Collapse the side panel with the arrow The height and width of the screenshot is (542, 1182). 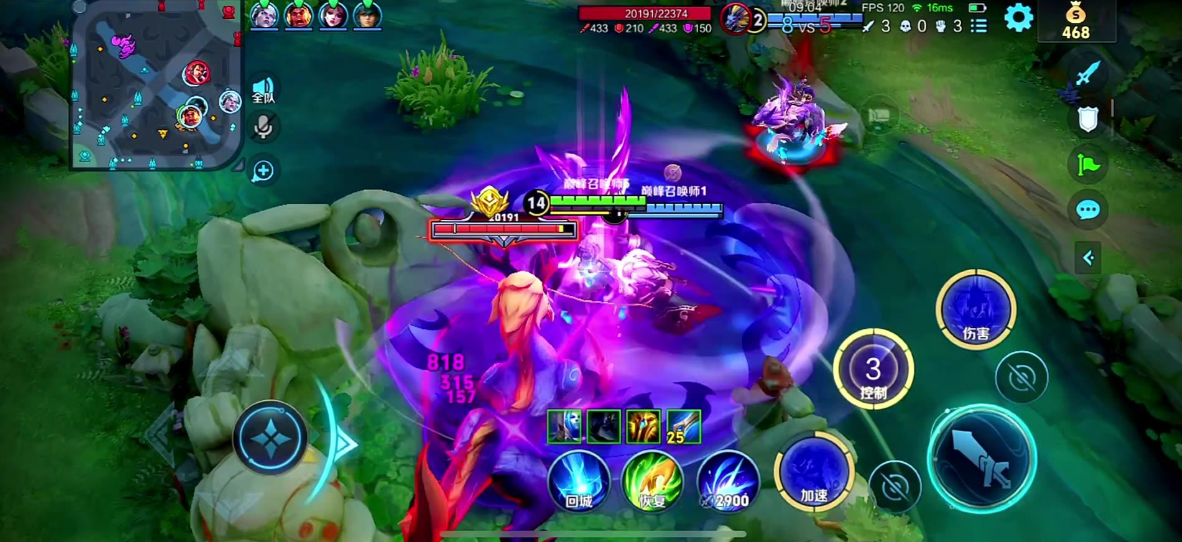1088,257
